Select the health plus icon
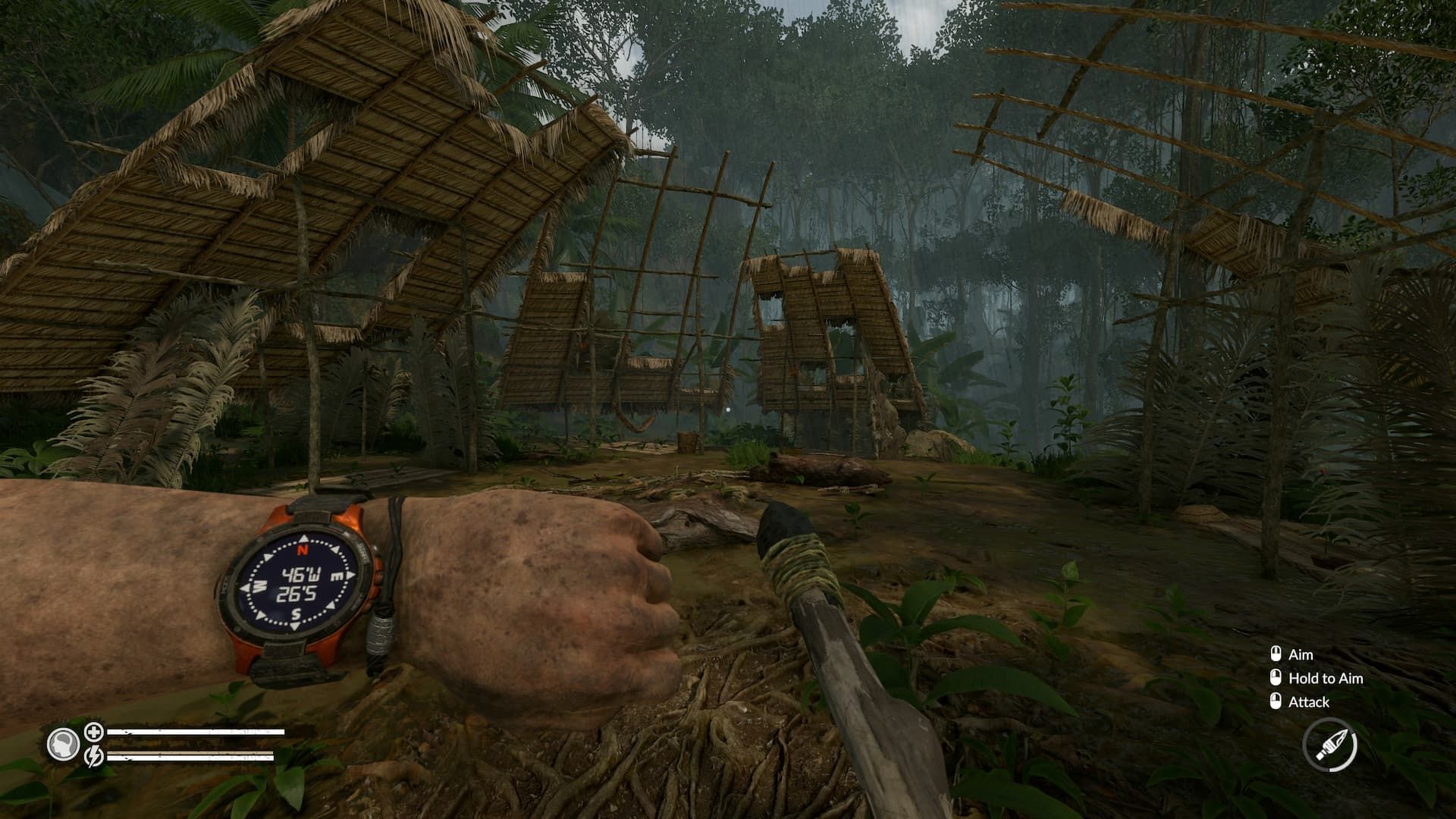Screen dimensions: 1456x819 click(94, 732)
